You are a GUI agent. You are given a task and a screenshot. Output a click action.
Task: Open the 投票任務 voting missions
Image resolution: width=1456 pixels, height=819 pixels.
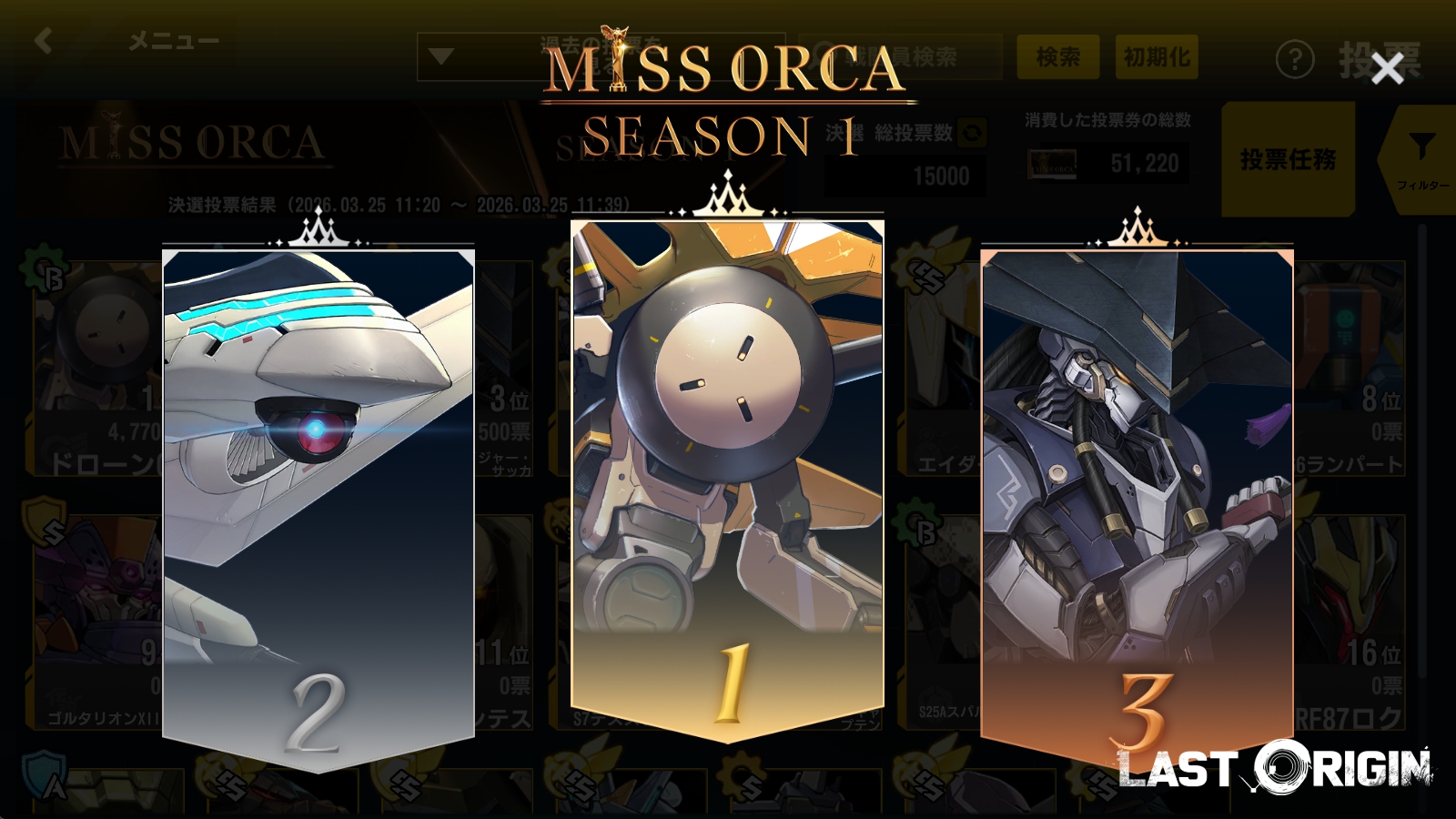[1288, 160]
